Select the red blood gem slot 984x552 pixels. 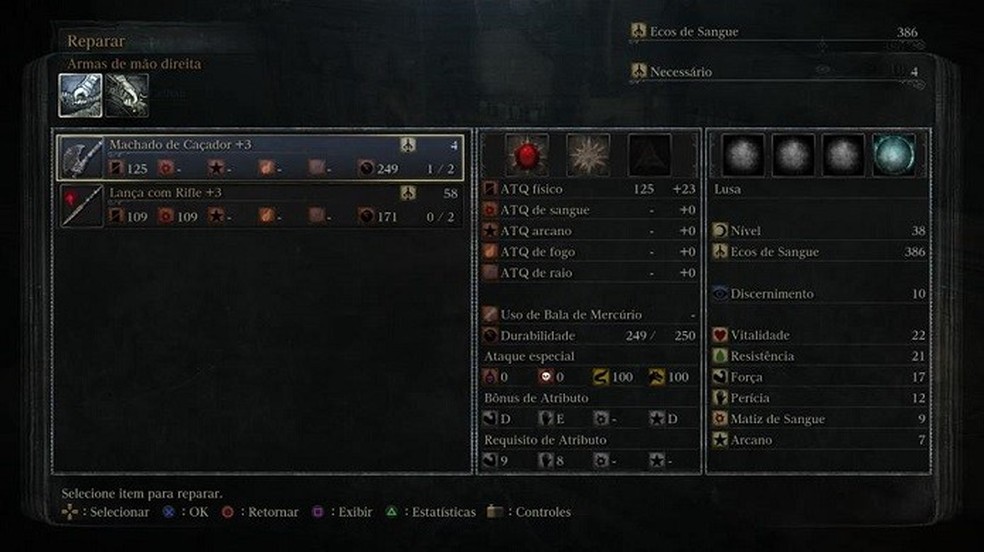click(x=526, y=154)
